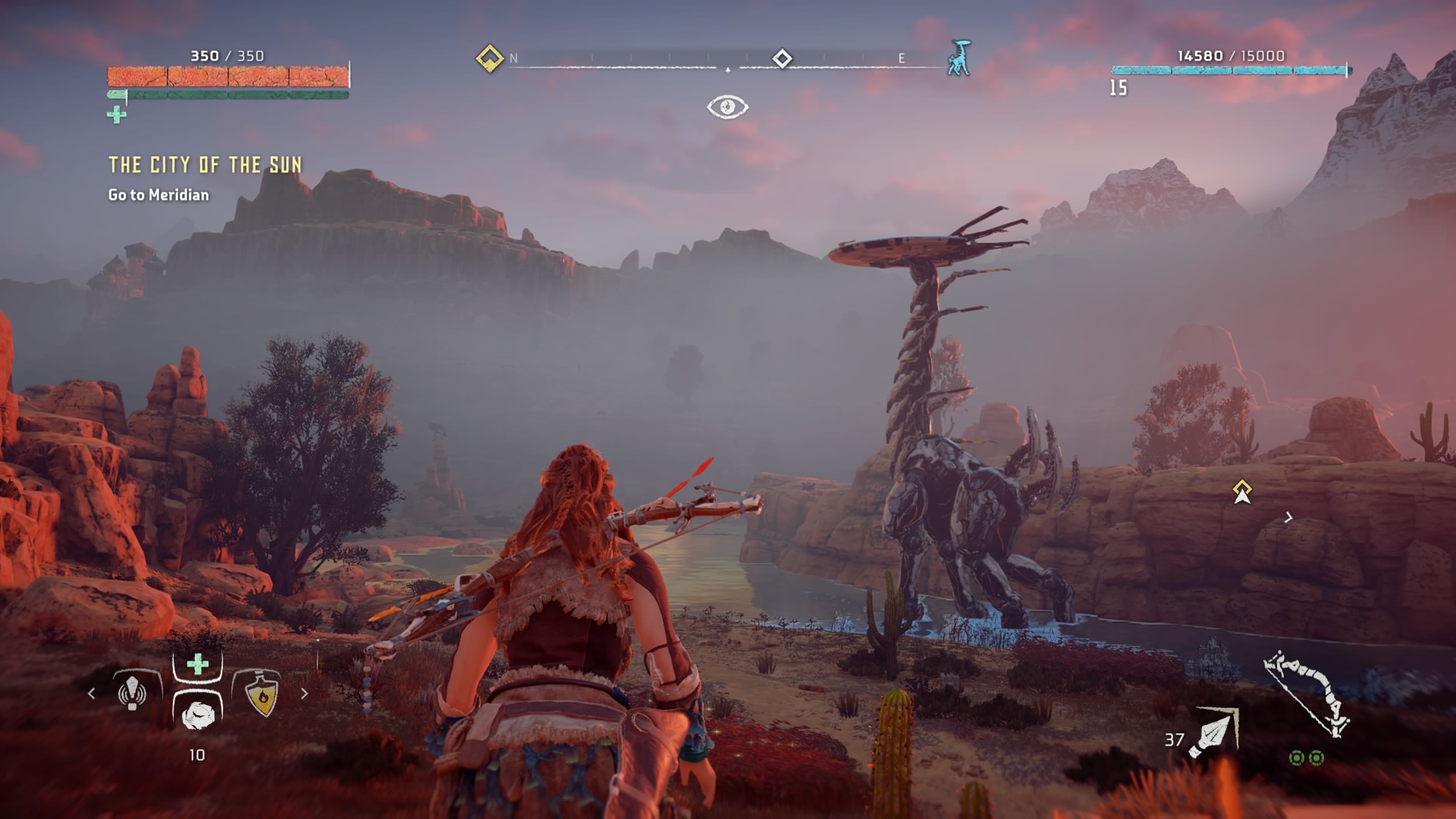Select the quest waypoint marker over the cliff
This screenshot has width=1456, height=819.
point(1241,491)
